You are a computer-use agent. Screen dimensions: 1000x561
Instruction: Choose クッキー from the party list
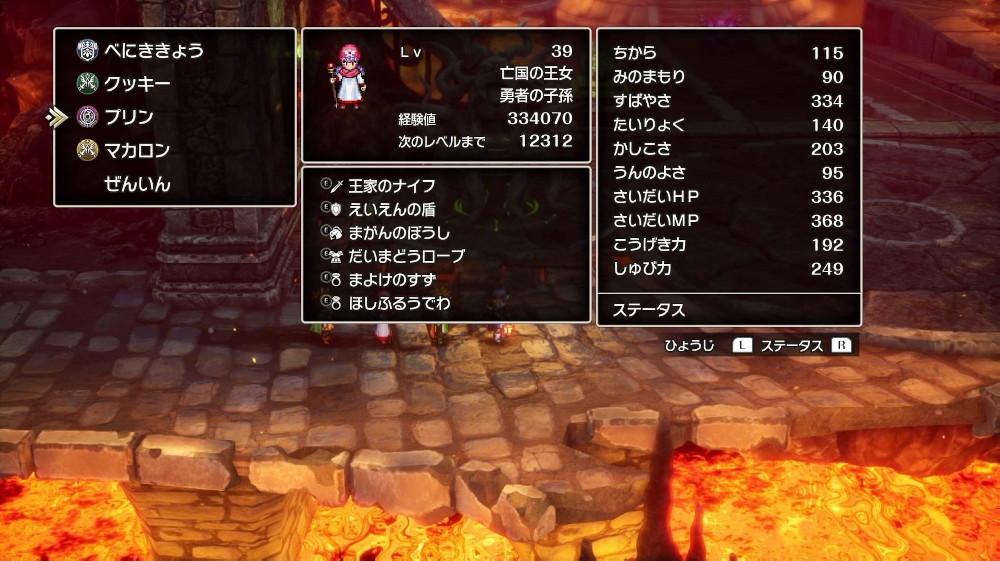[137, 84]
